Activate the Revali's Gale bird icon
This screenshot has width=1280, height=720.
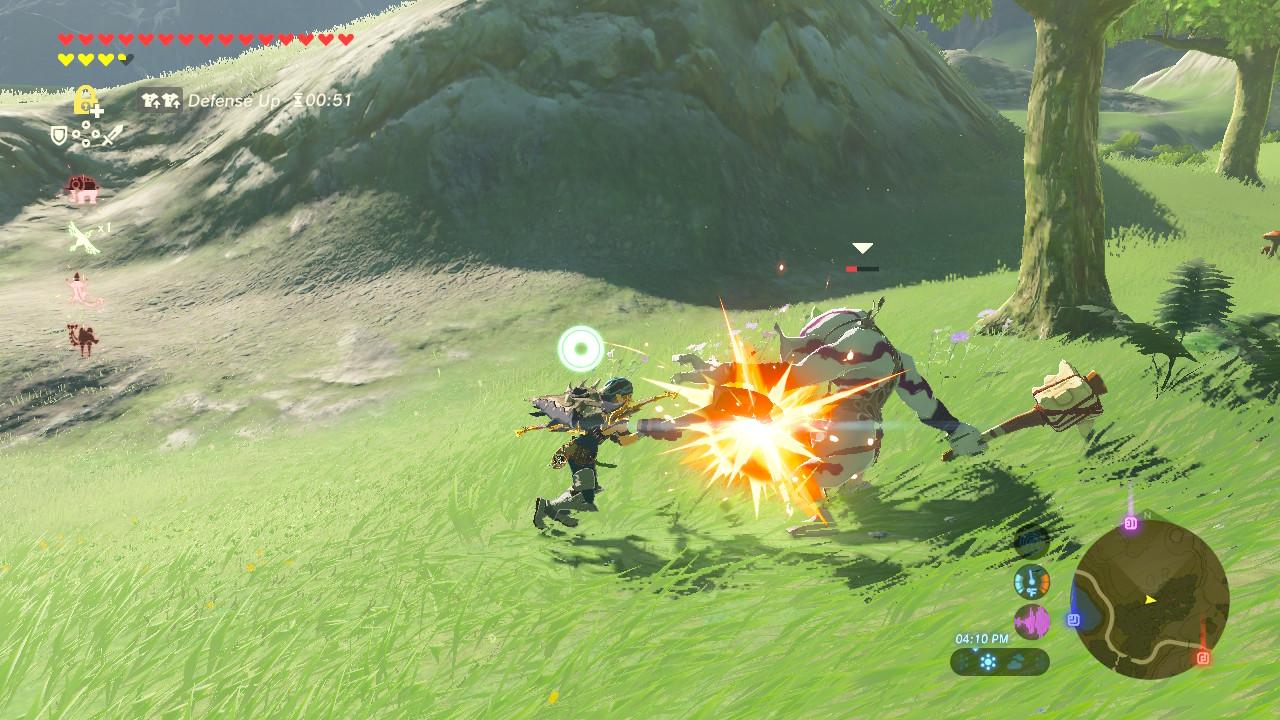82,238
